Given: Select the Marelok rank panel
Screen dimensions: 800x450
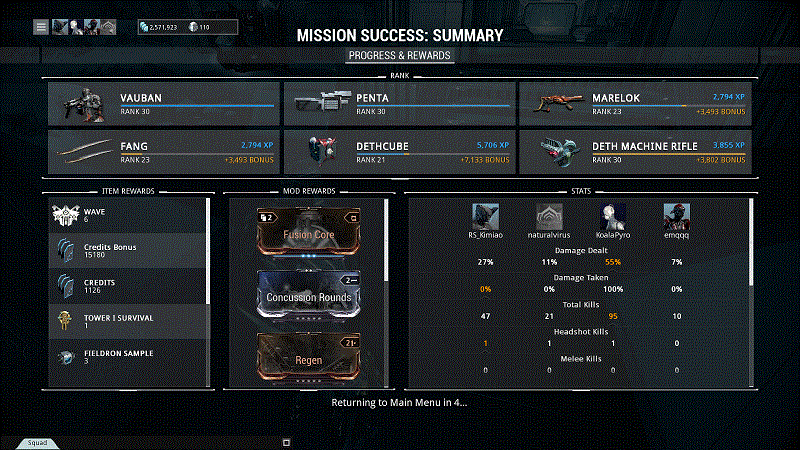Looking at the screenshot, I should [x=634, y=103].
